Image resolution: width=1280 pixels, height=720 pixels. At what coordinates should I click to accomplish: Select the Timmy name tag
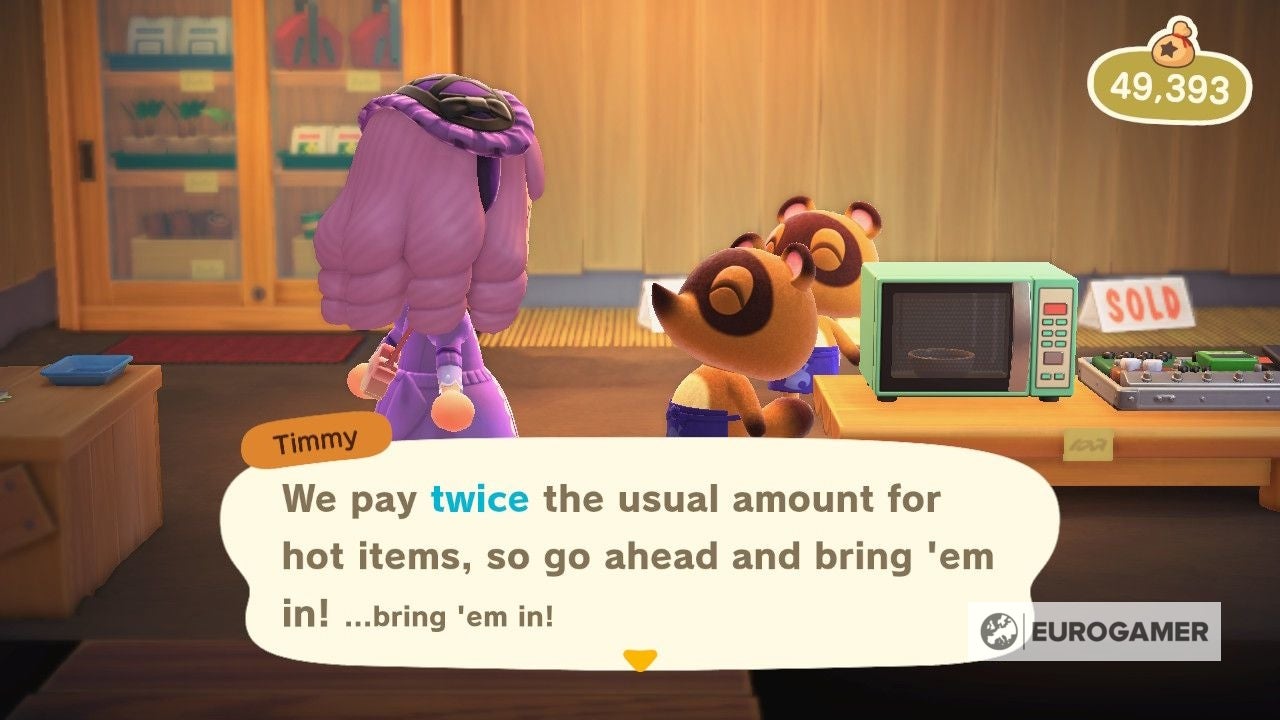click(316, 437)
